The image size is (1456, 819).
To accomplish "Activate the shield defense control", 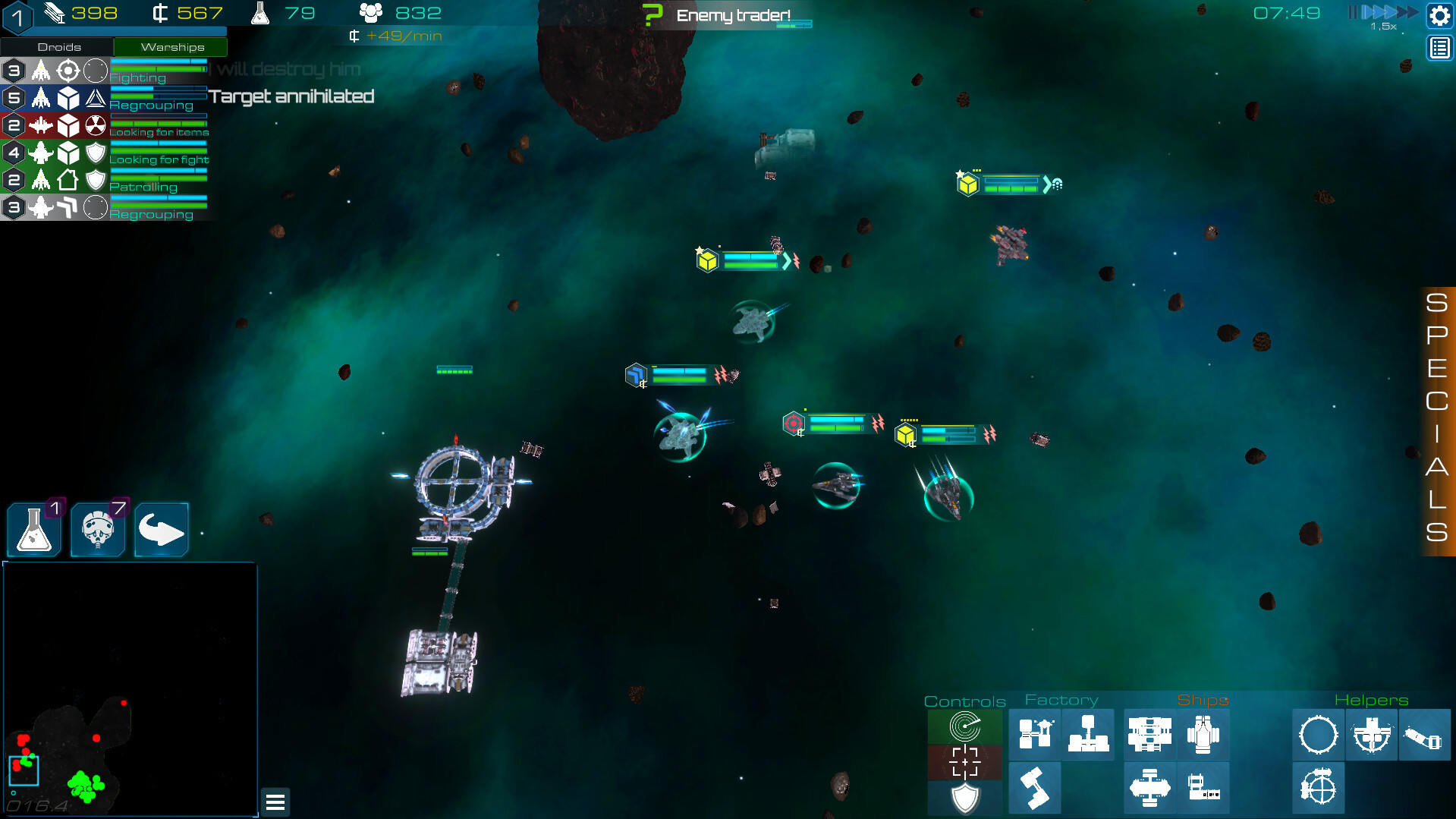I will (x=964, y=798).
